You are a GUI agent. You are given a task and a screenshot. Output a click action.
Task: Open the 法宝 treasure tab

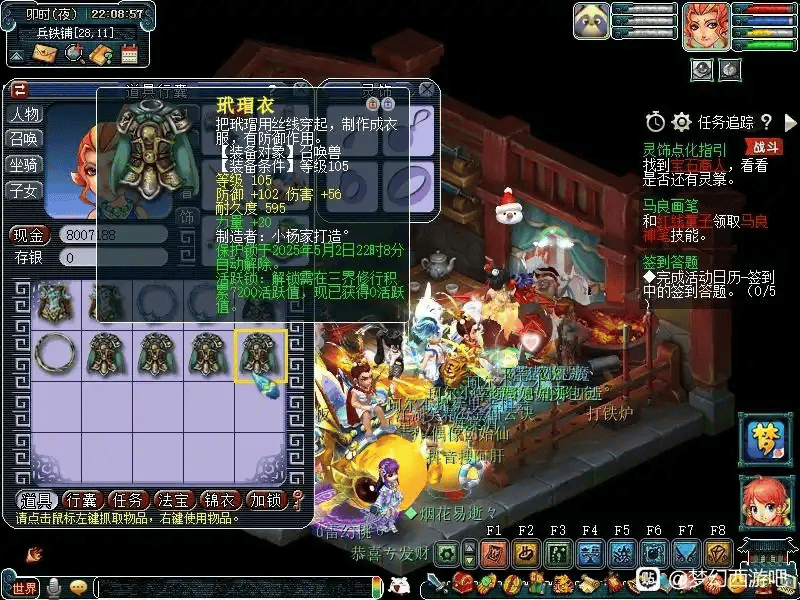pyautogui.click(x=174, y=500)
